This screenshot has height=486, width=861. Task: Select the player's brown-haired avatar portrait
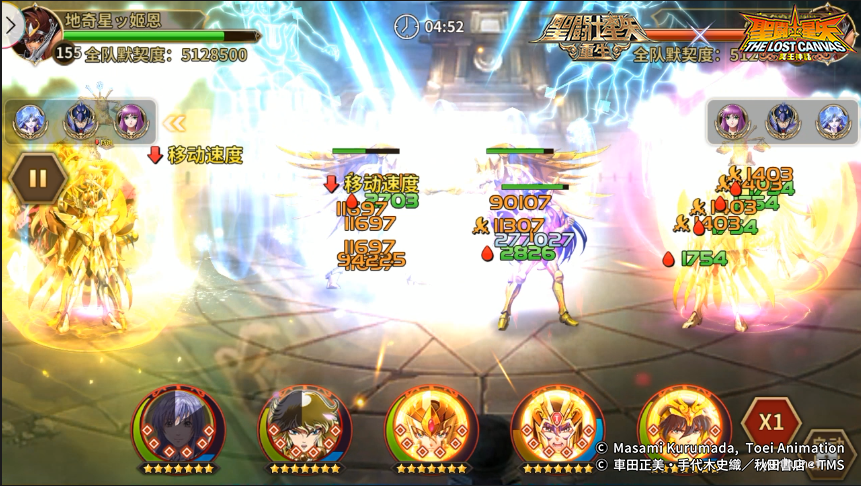[x=38, y=32]
